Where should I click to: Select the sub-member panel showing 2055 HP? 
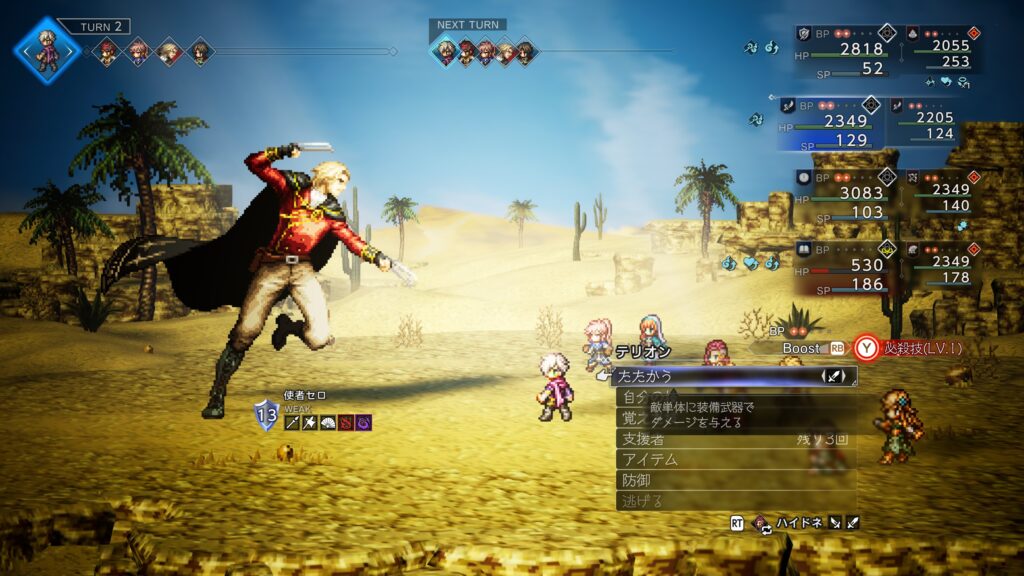(936, 48)
